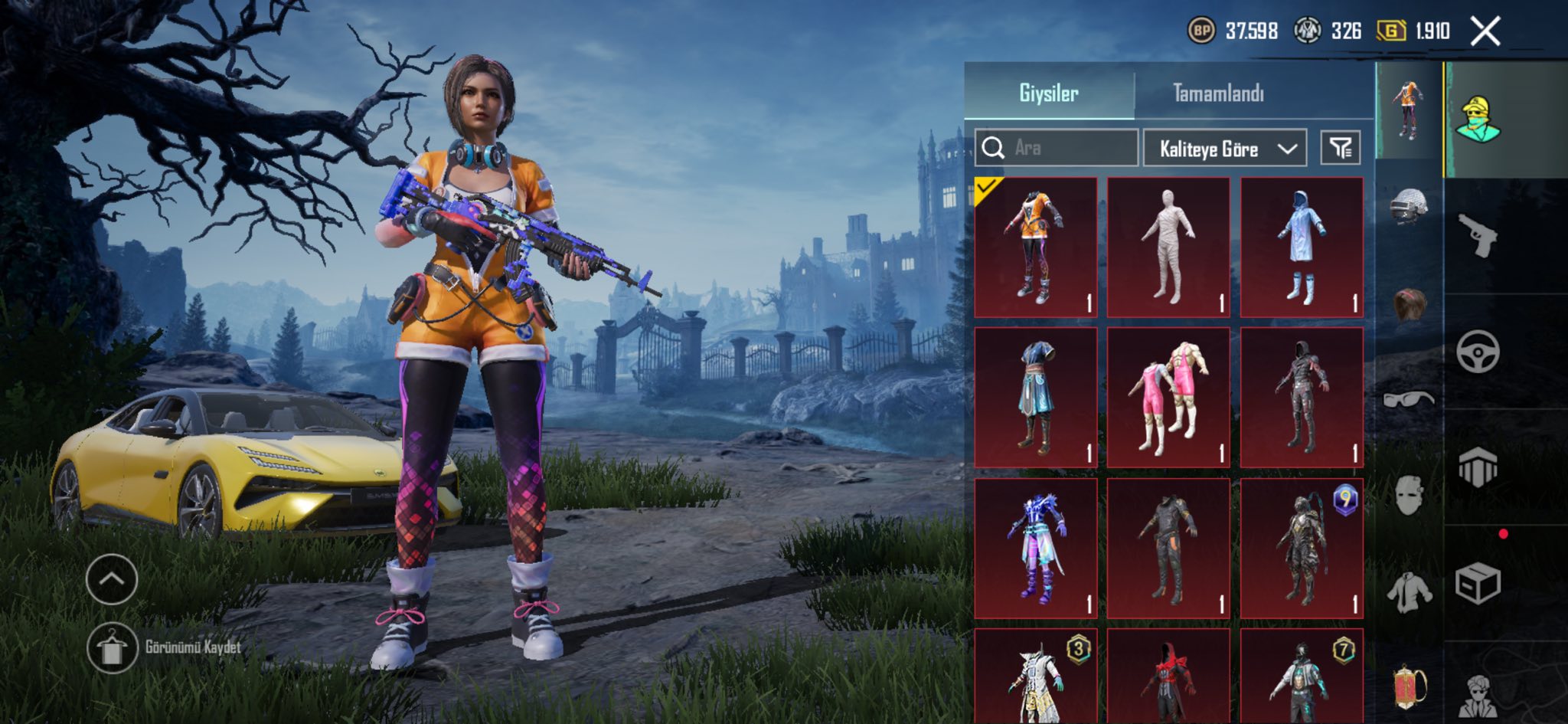
Task: Switch to the pistol weapon skins section
Action: click(1478, 236)
